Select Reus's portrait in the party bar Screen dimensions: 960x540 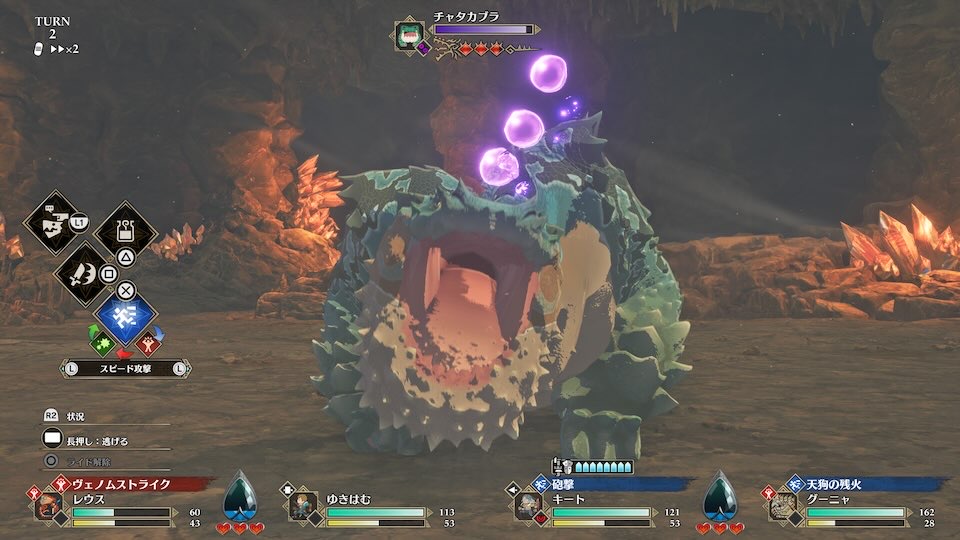[x=48, y=506]
